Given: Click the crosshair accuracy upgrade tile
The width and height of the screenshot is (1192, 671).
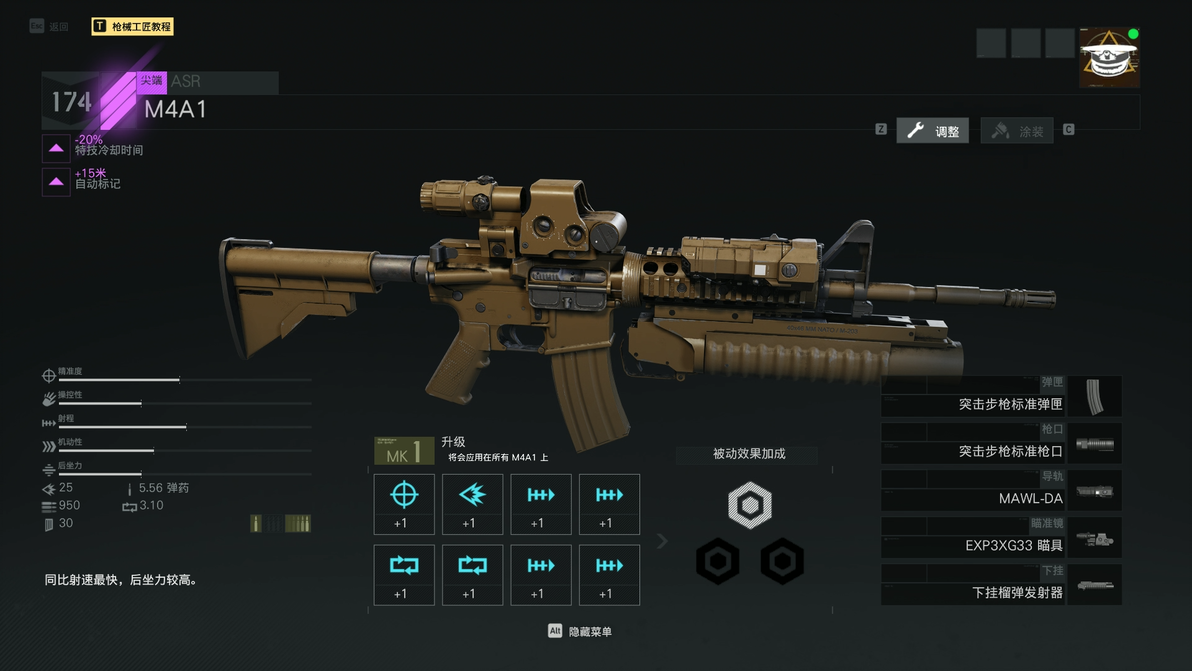Looking at the screenshot, I should click(x=404, y=504).
